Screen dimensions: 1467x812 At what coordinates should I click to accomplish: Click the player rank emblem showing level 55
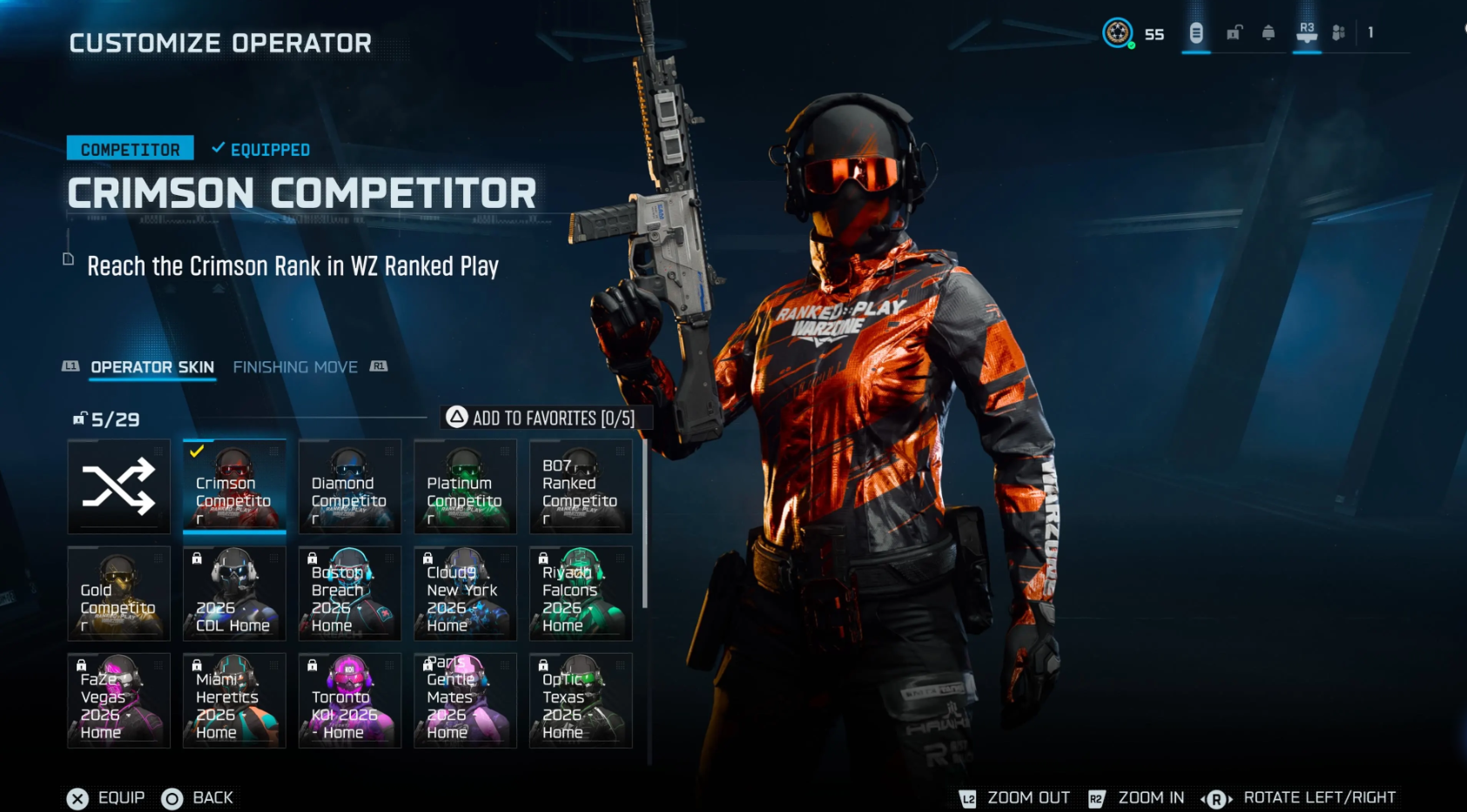pyautogui.click(x=1117, y=34)
